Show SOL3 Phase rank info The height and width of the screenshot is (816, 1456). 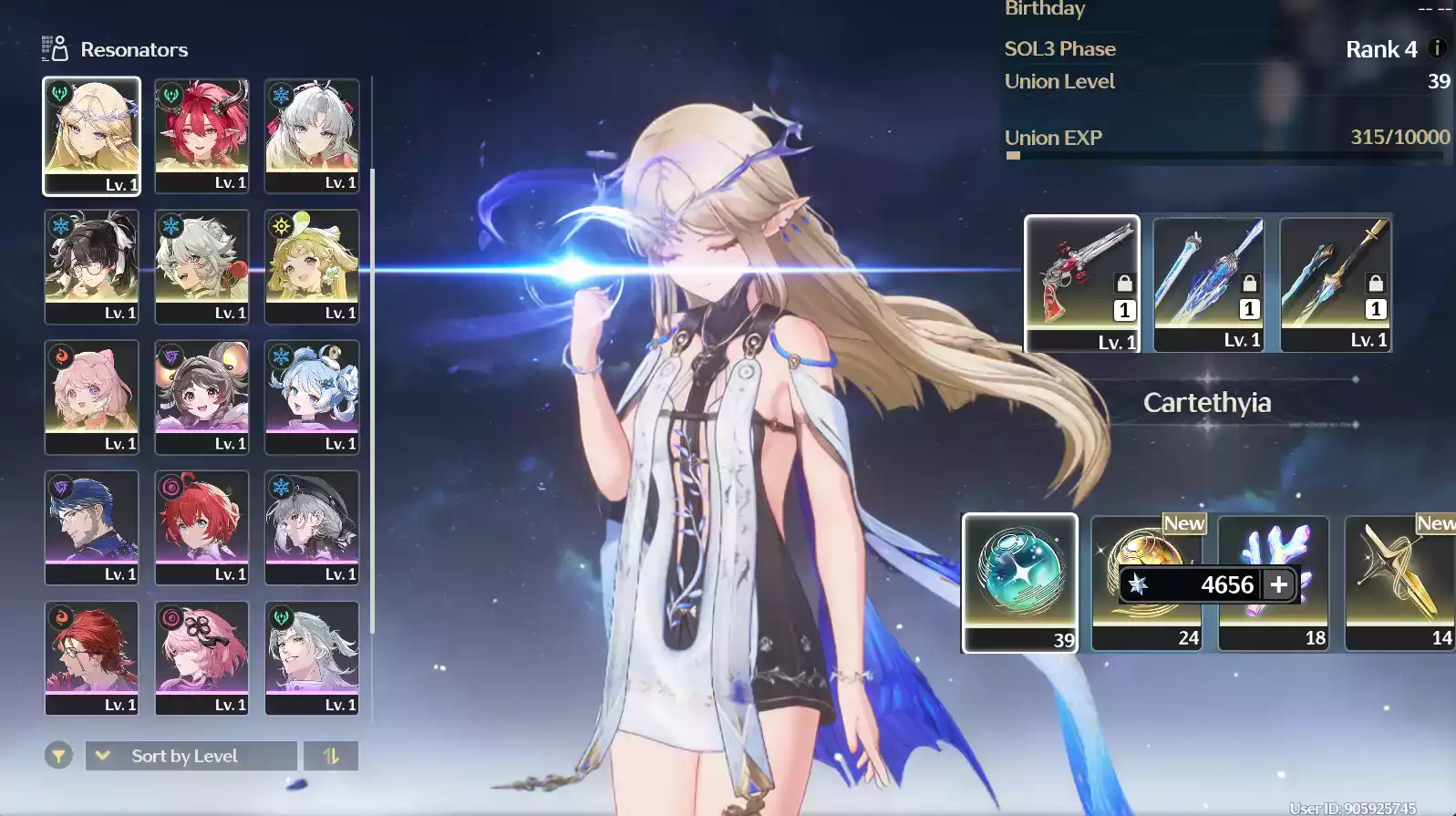(1437, 48)
